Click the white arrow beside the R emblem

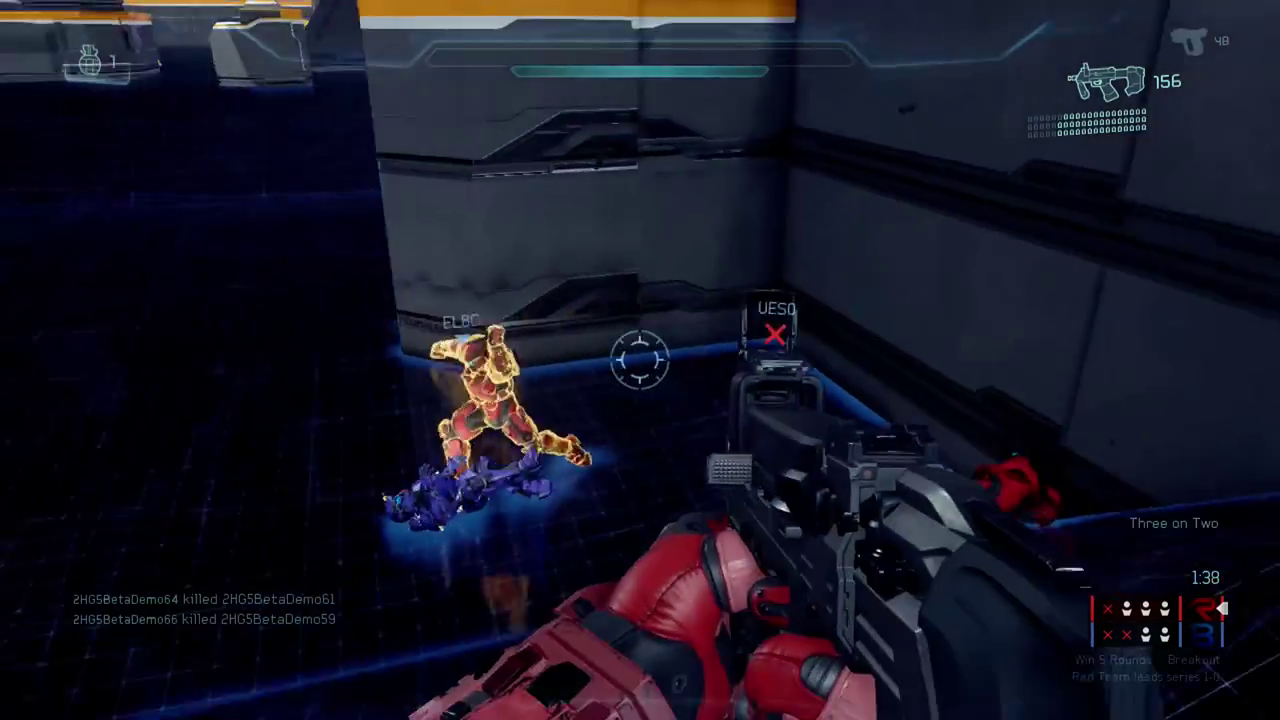1222,608
